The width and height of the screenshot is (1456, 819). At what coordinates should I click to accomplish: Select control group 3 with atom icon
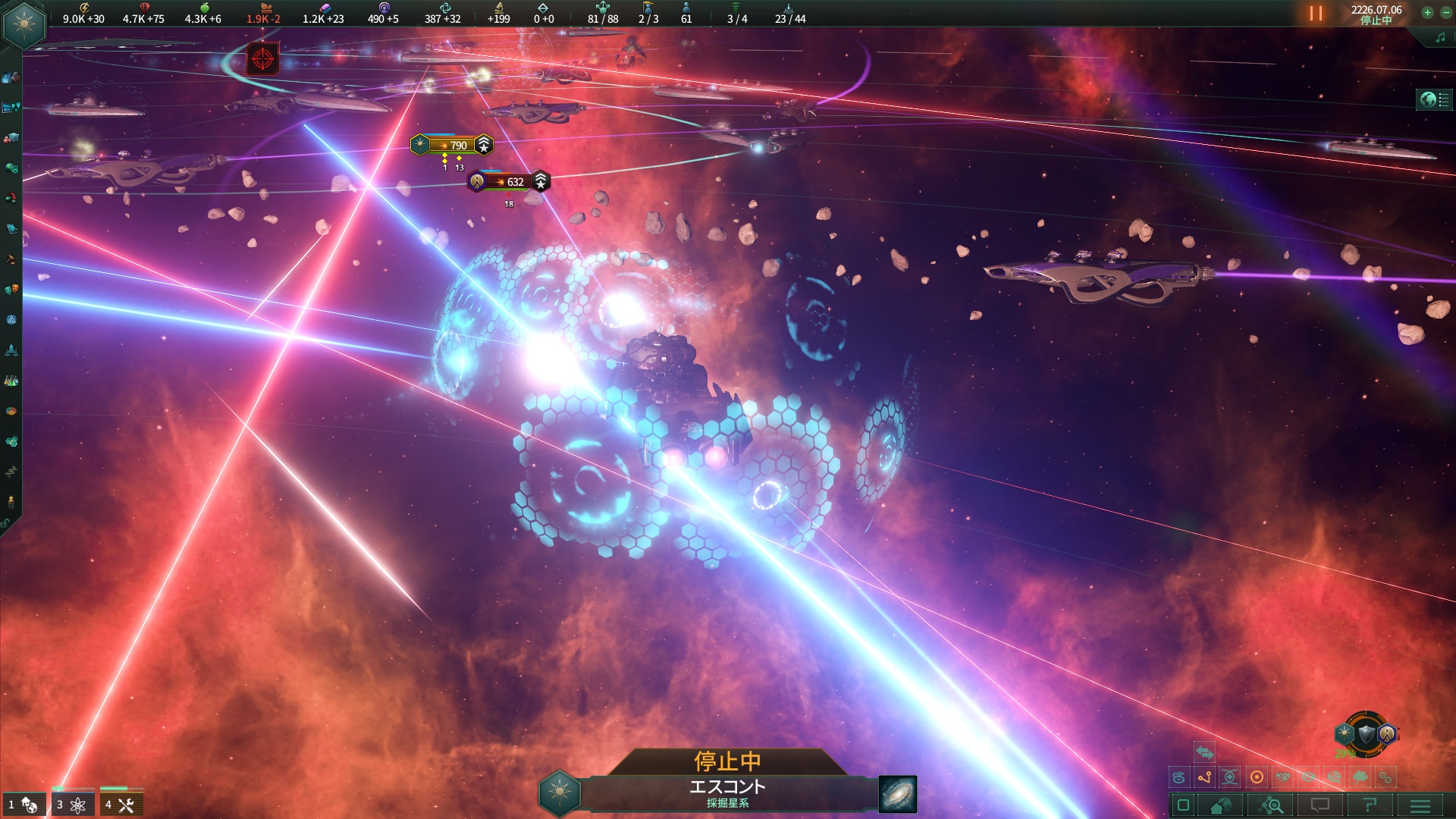tap(72, 805)
